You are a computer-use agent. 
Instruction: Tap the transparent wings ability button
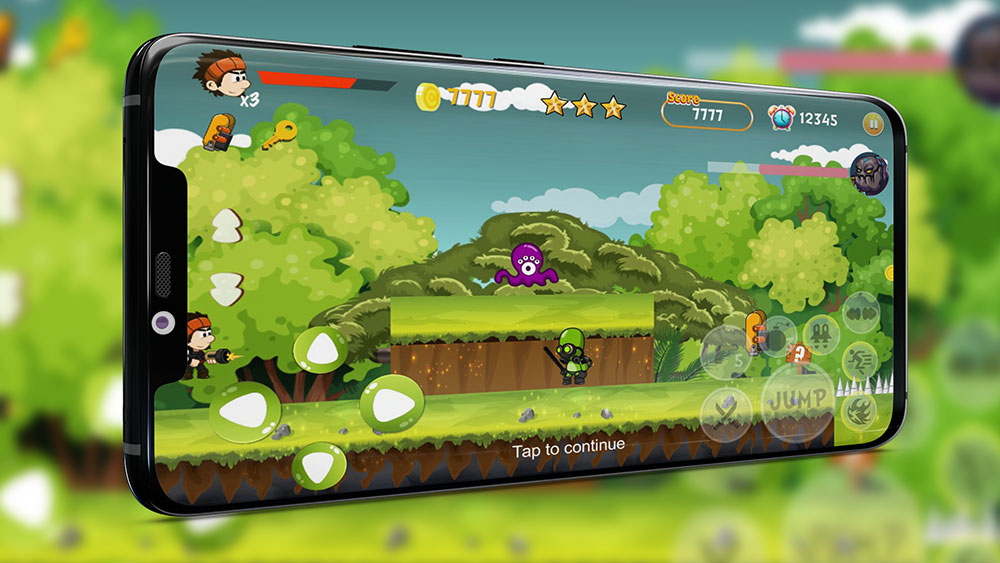859,311
